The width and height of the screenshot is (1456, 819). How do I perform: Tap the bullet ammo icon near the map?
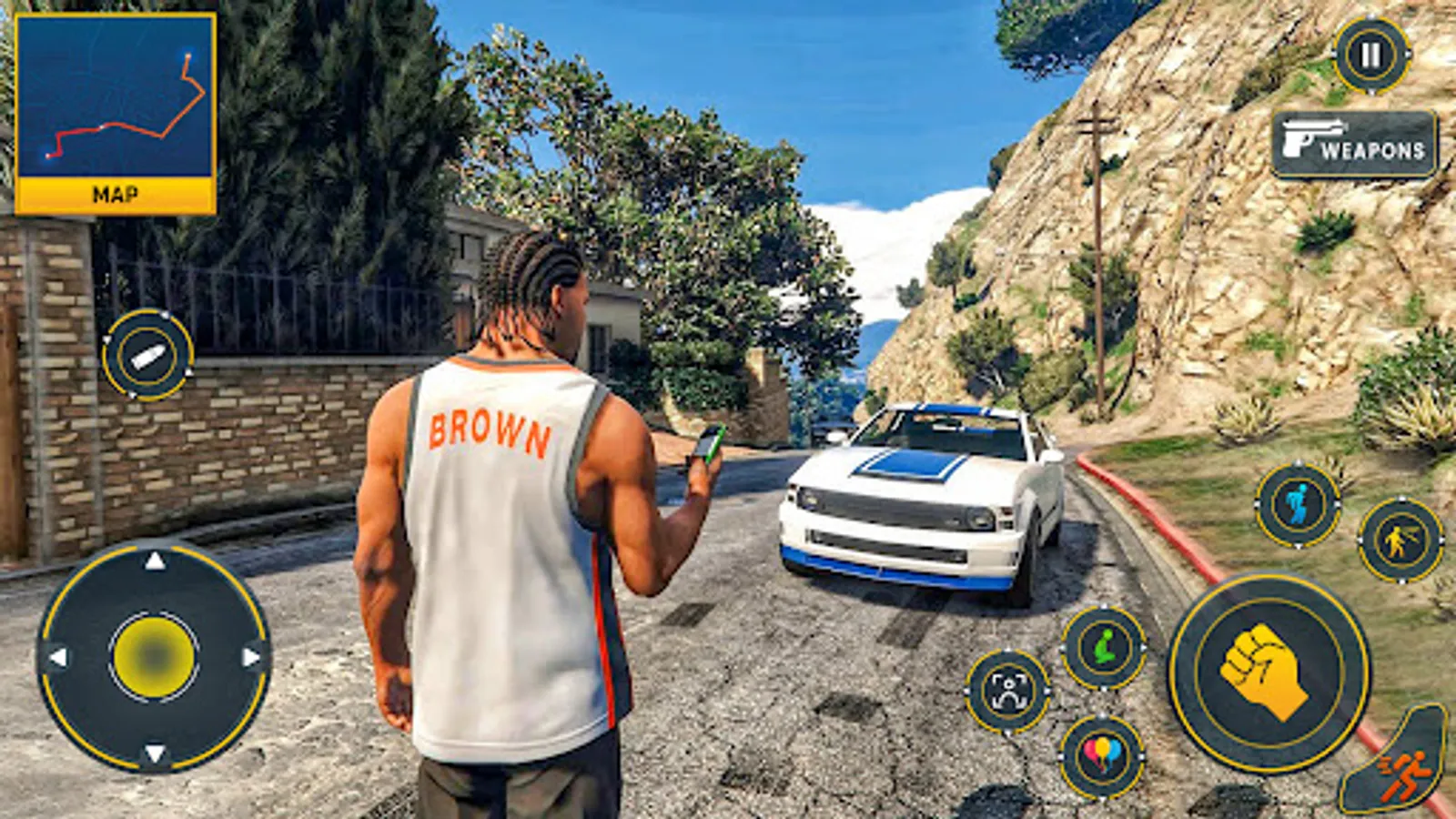[x=151, y=354]
